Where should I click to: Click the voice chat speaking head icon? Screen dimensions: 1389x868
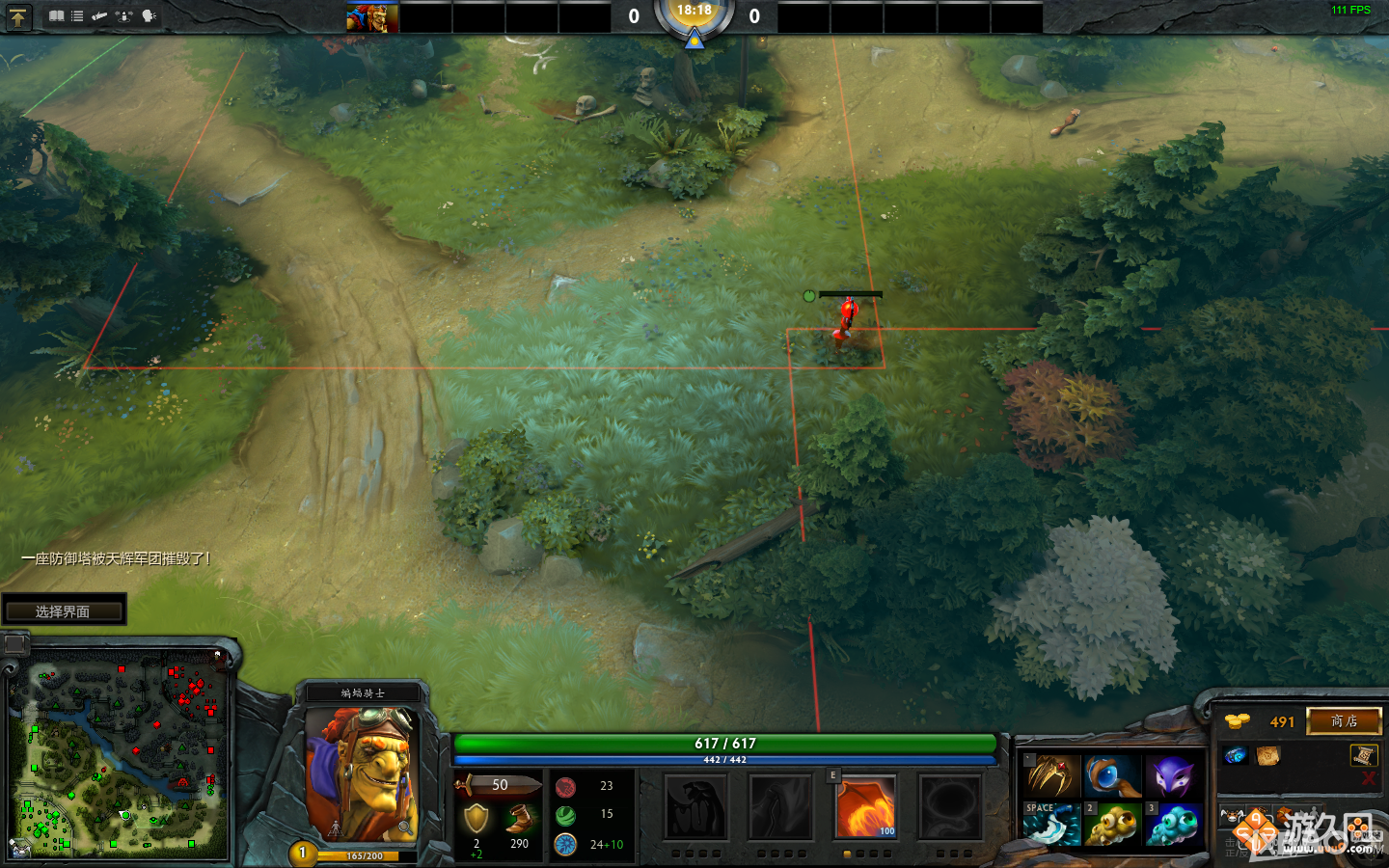[147, 14]
